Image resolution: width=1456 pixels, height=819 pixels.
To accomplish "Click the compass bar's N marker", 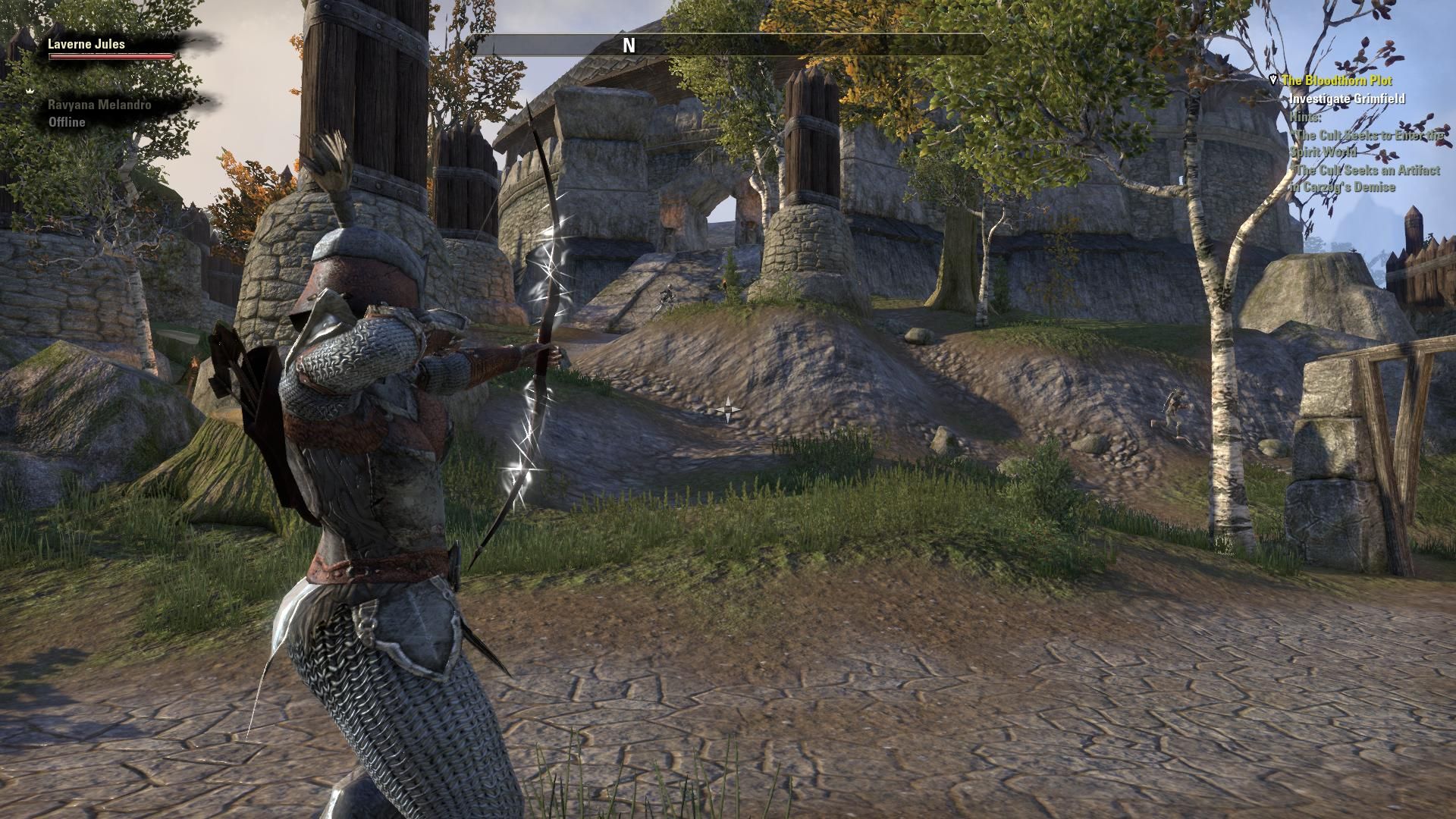I will click(x=629, y=45).
